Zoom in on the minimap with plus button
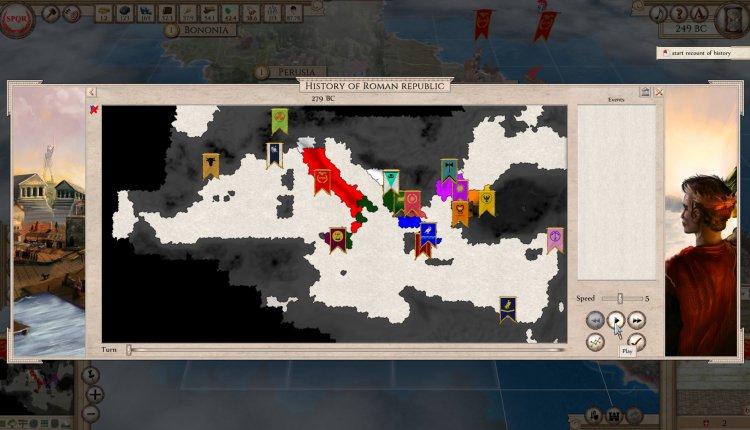This screenshot has height=430, width=750. pos(96,393)
